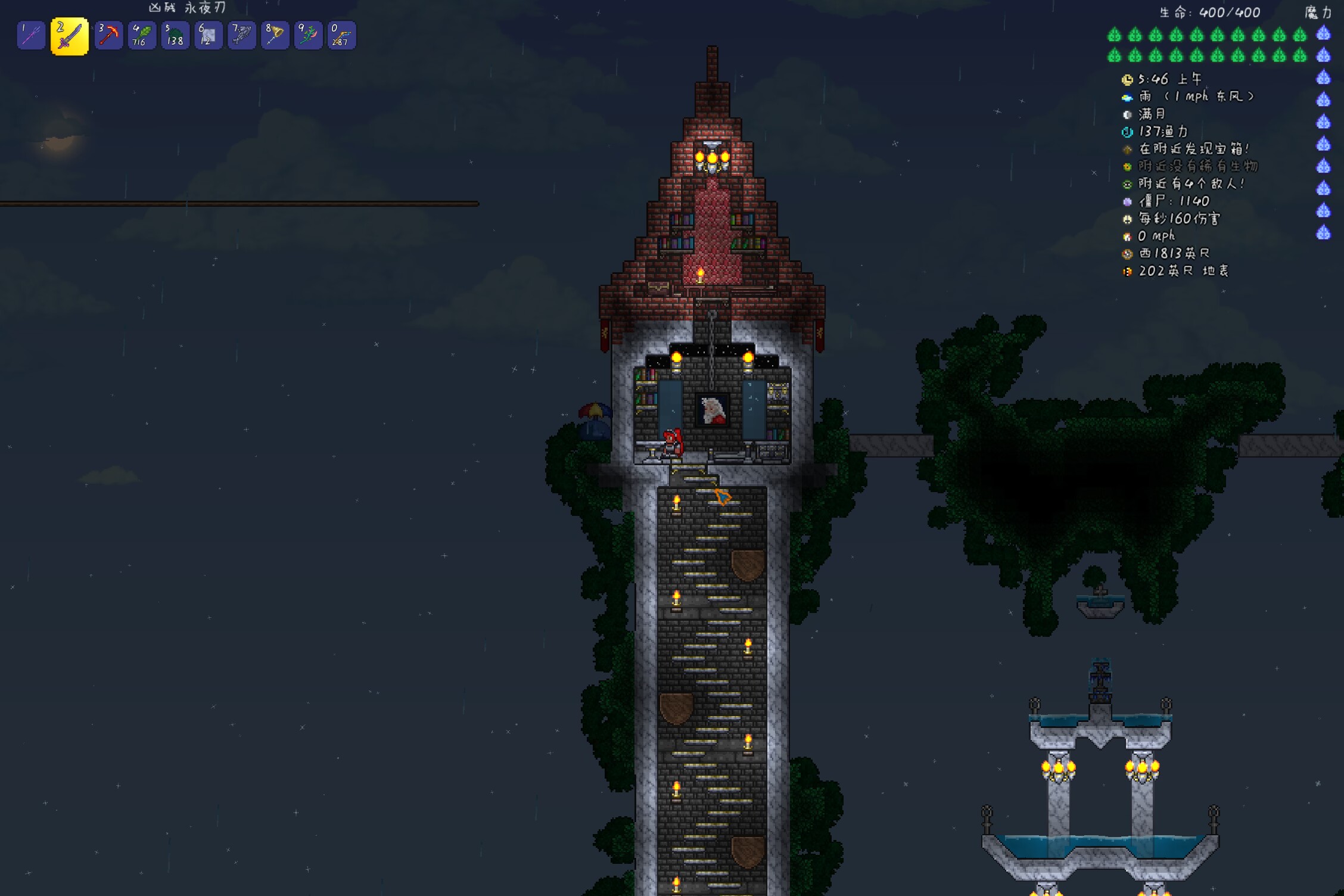1344x896 pixels.
Task: Choose the slot 0 item with 287 count
Action: 341,36
